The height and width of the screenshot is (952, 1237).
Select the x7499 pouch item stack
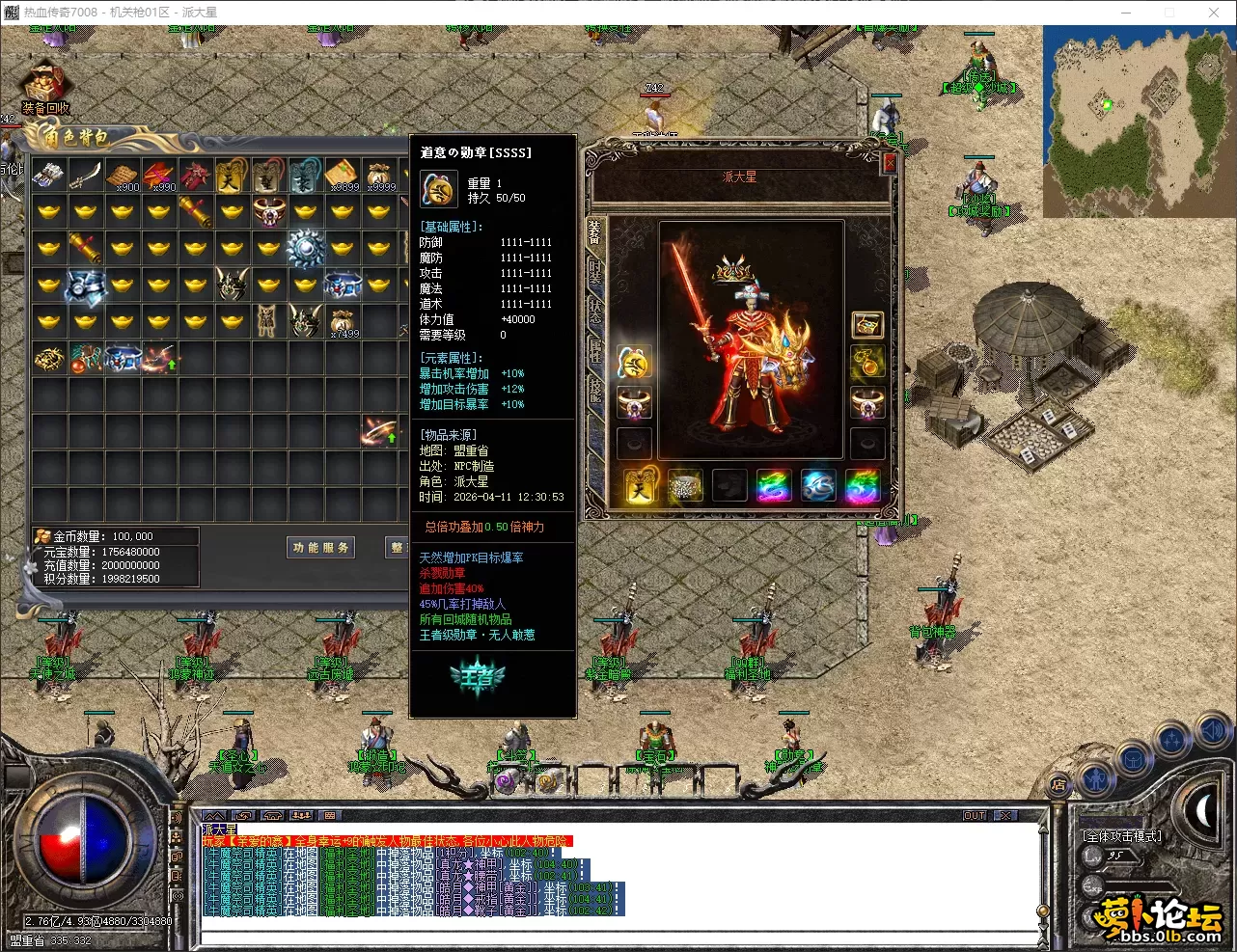click(343, 322)
